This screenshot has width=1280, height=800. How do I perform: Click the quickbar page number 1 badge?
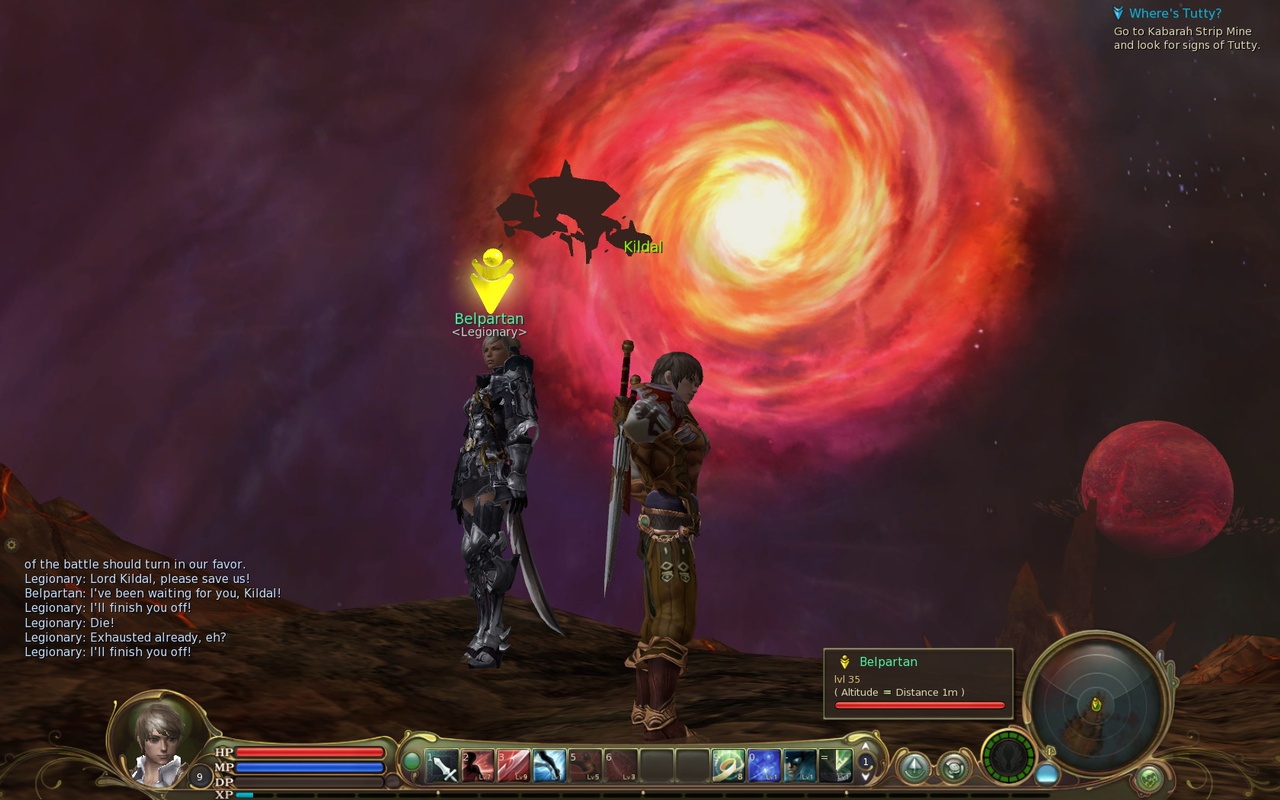pyautogui.click(x=864, y=763)
